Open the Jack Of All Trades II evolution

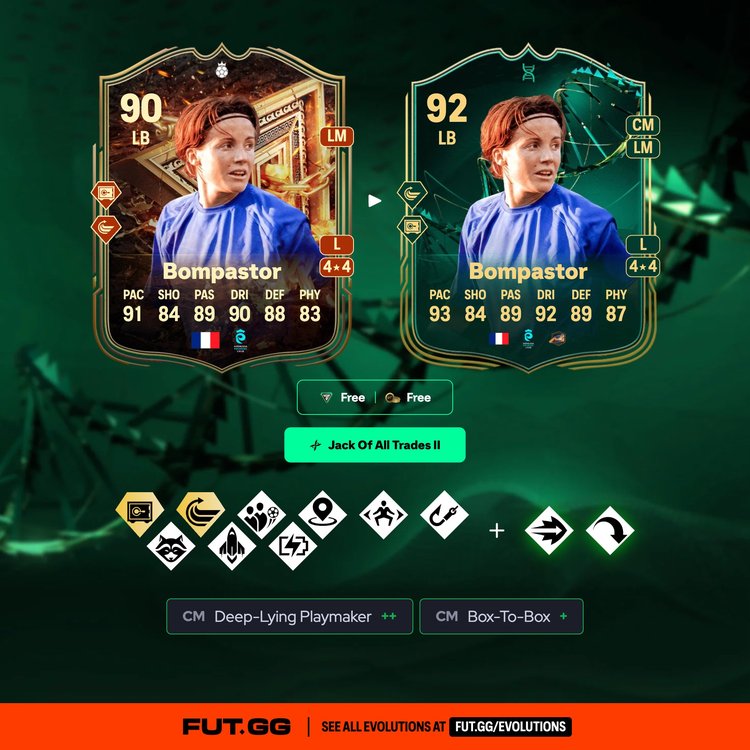click(x=375, y=445)
